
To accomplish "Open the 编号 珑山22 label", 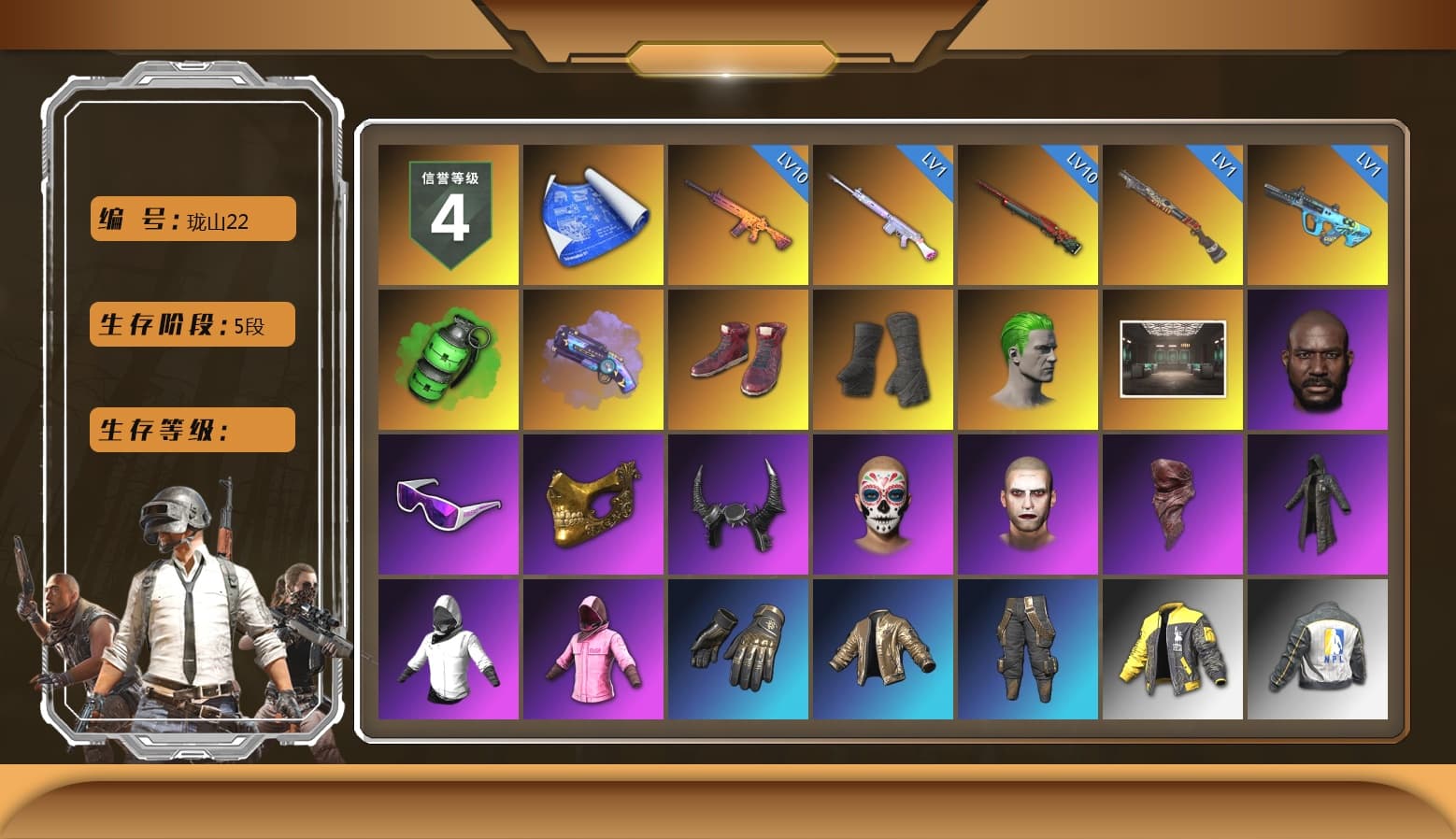I will pos(192,219).
